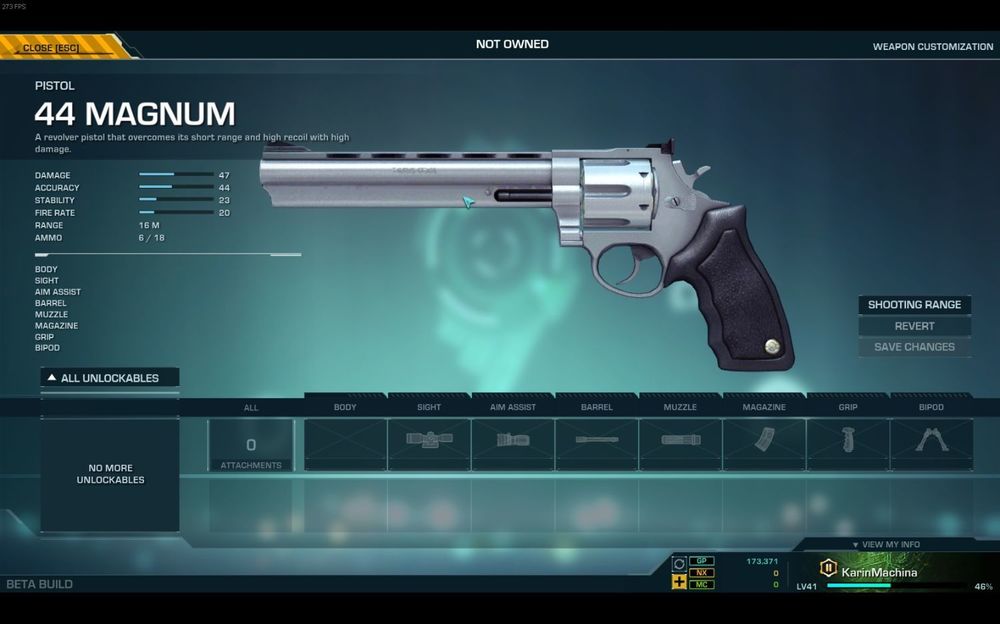The height and width of the screenshot is (624, 1000).
Task: Click the yellow plus add-currency button
Action: pyautogui.click(x=679, y=582)
